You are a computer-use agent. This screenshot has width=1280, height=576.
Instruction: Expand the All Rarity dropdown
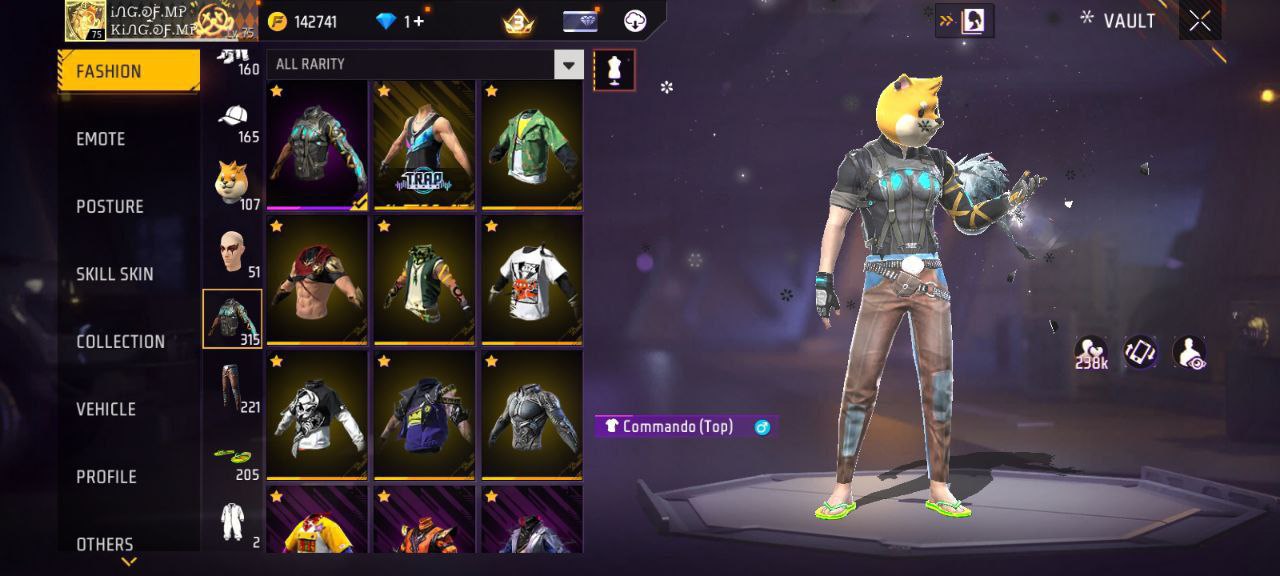pyautogui.click(x=568, y=65)
